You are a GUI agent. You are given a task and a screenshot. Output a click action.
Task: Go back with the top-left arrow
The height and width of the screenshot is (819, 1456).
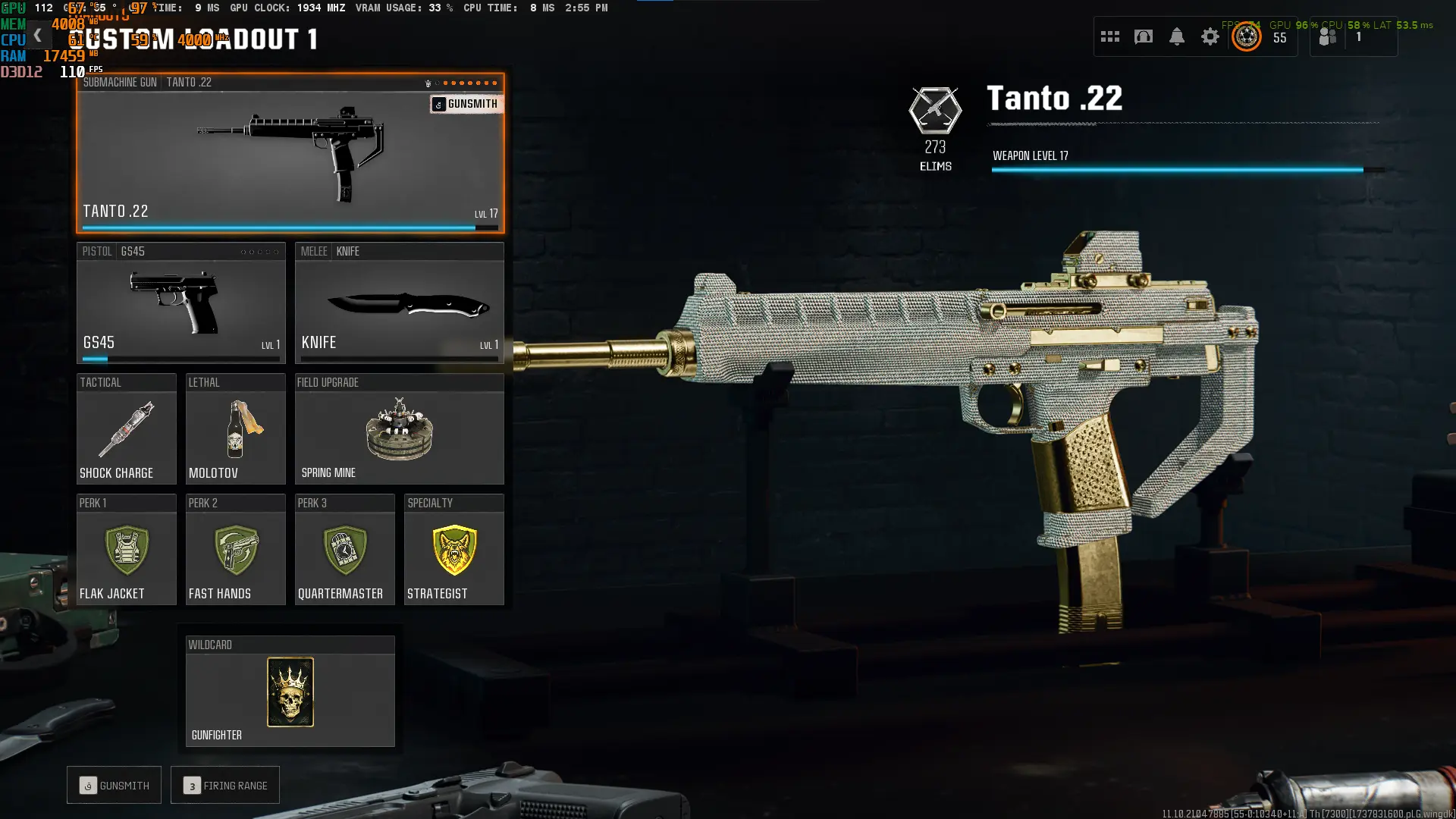[37, 36]
